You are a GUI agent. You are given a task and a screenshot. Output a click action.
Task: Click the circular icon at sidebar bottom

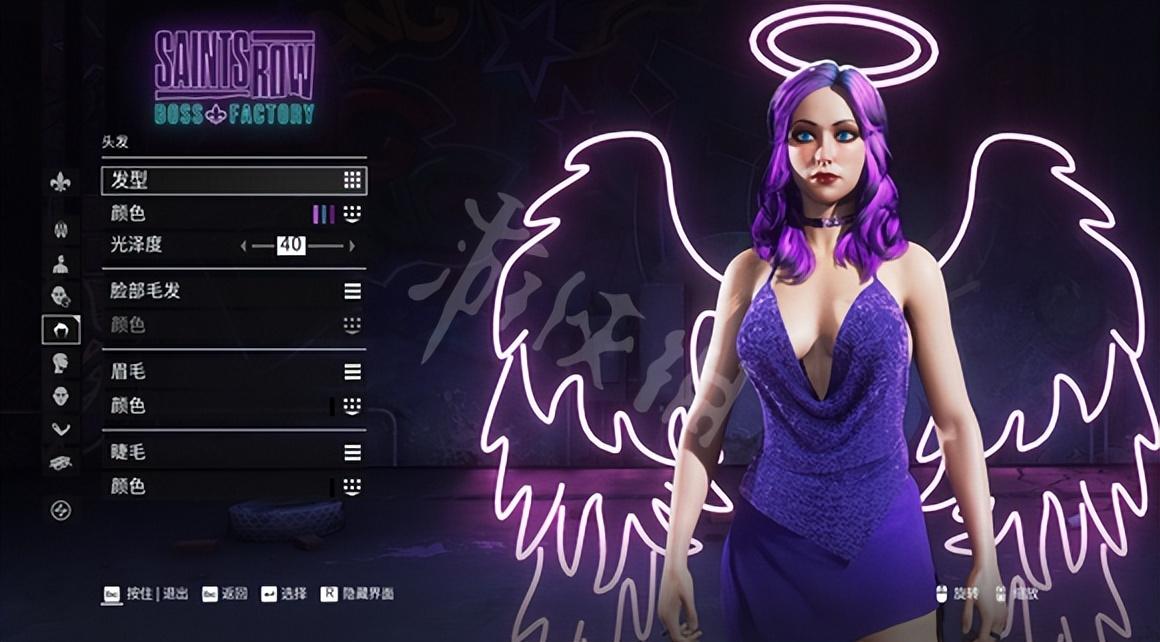point(61,510)
